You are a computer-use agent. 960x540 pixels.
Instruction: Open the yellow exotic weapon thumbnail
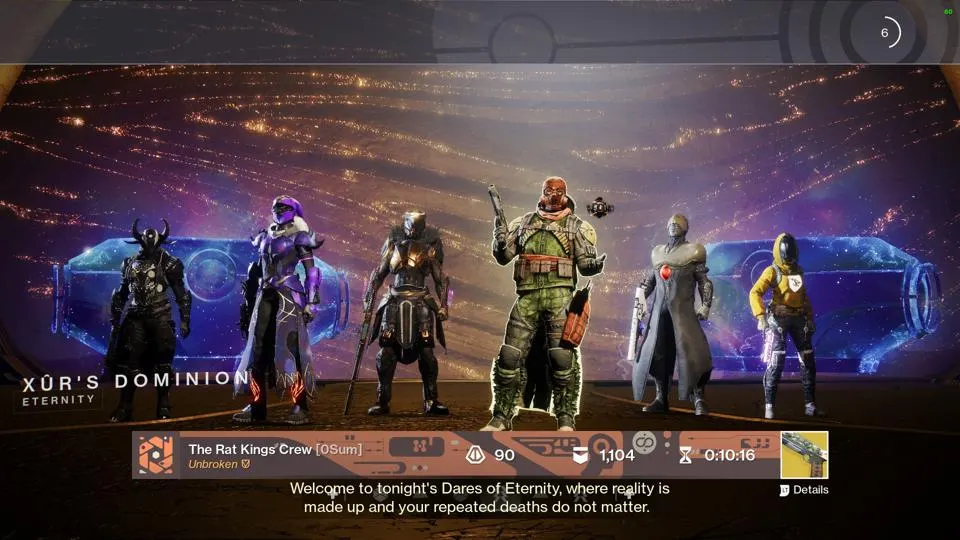pos(804,455)
